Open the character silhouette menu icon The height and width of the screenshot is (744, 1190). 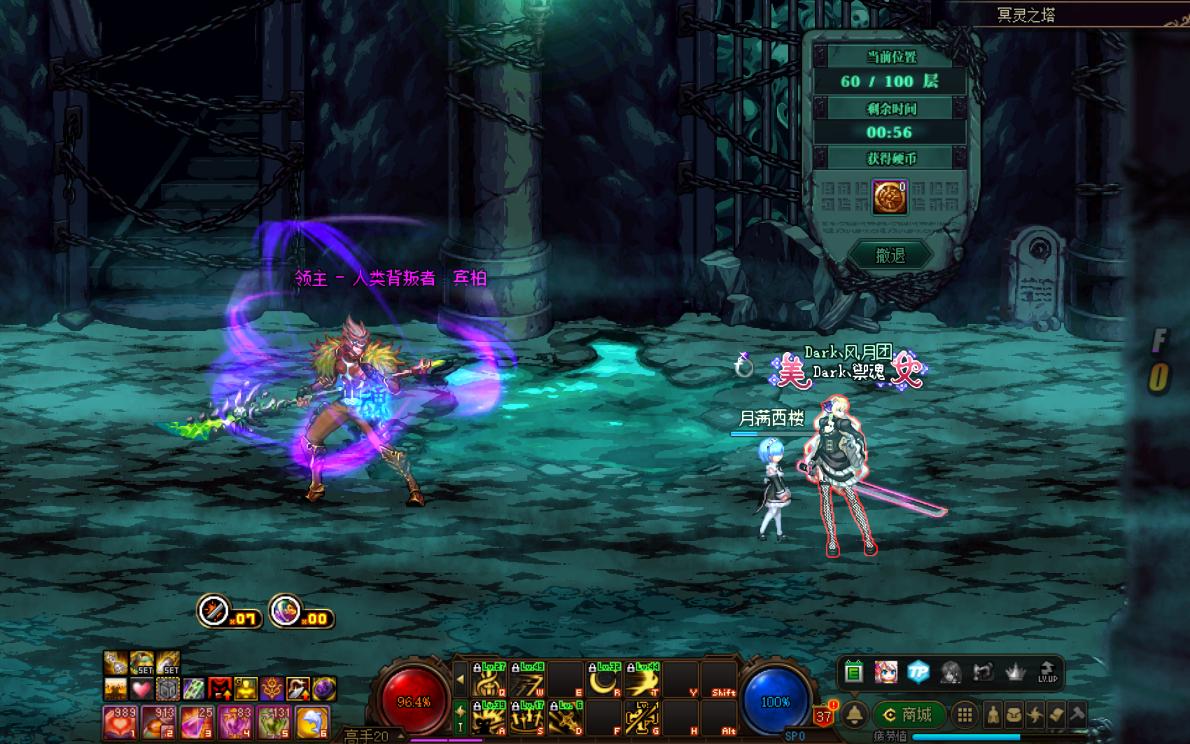click(x=993, y=714)
